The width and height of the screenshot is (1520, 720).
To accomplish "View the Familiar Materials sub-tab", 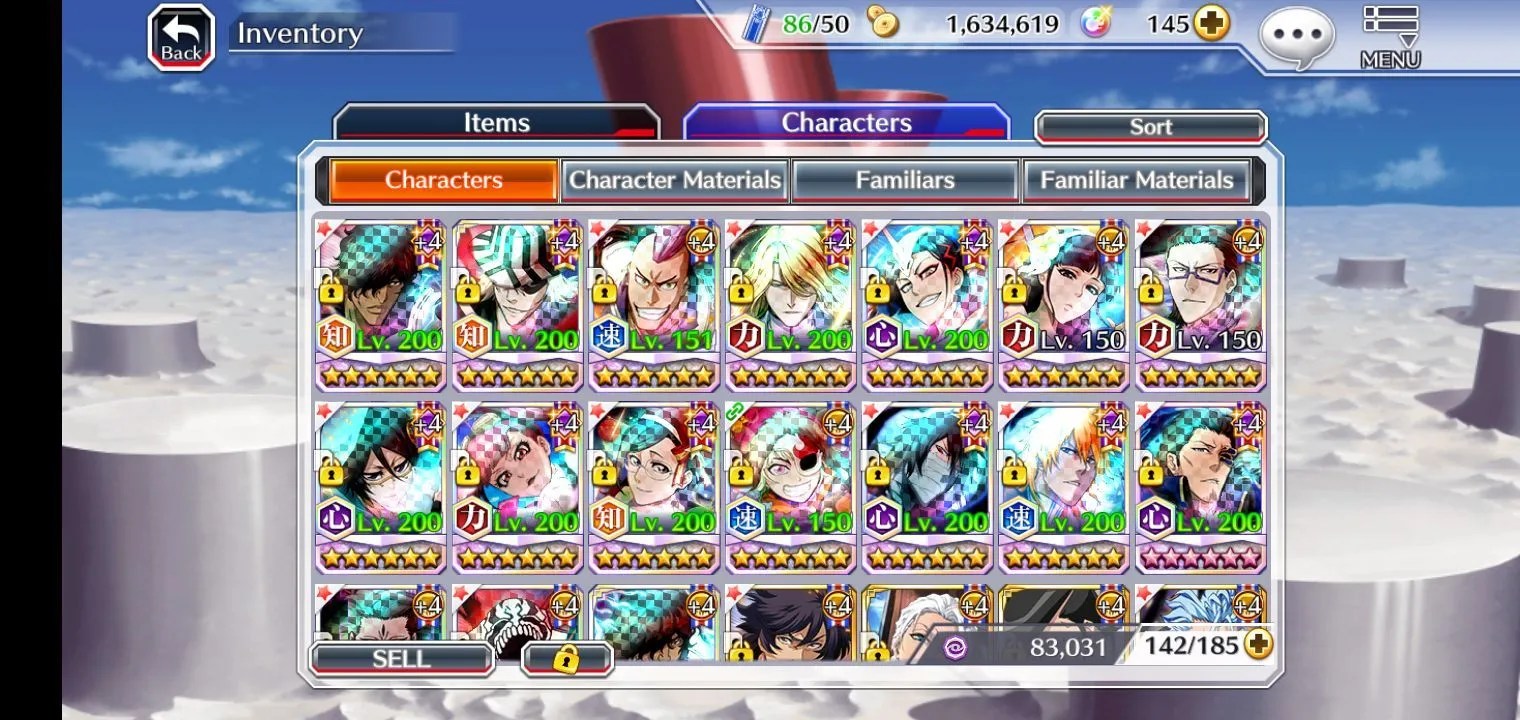I will point(1137,180).
